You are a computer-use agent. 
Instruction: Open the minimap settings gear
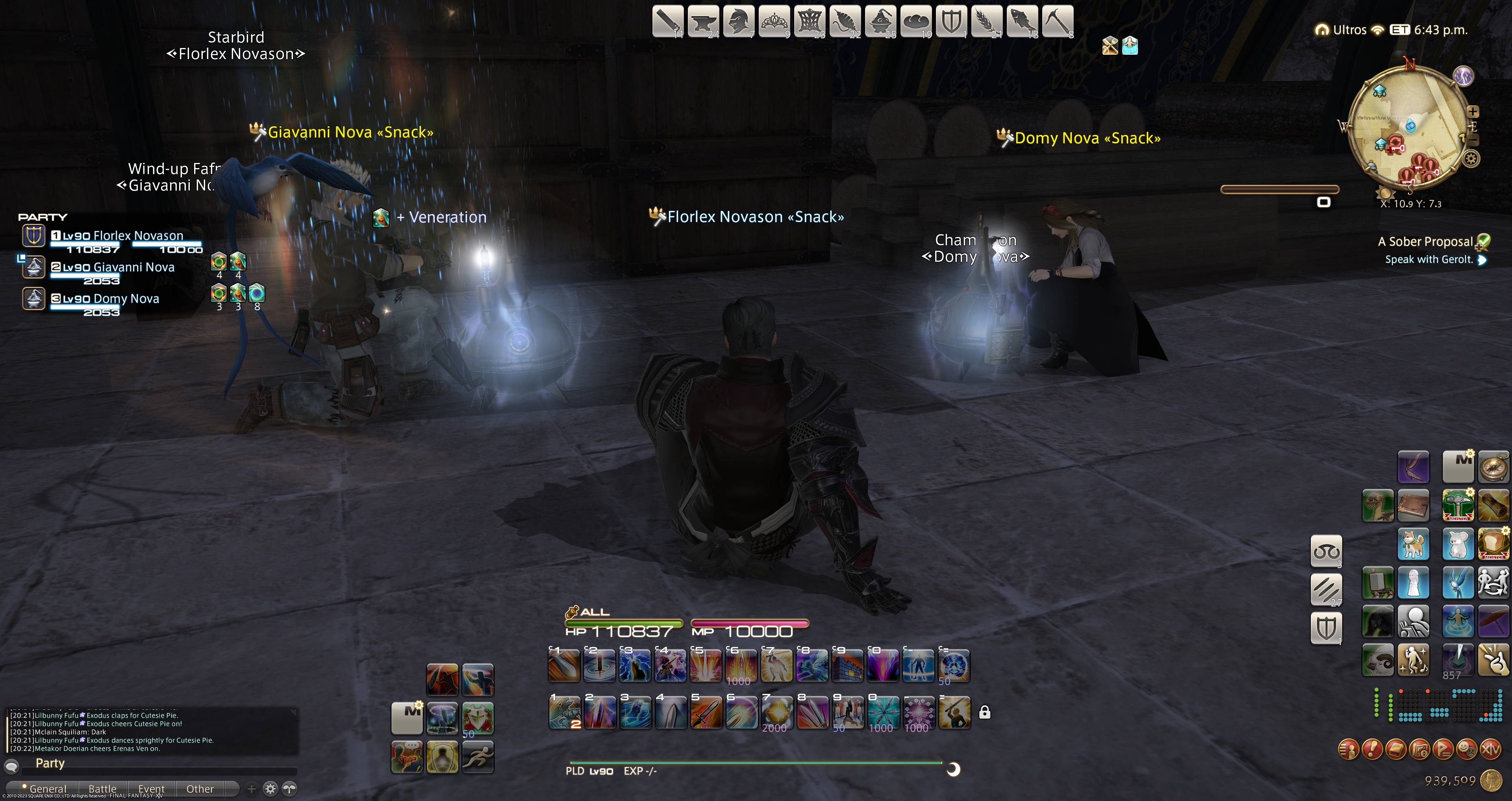1471,159
